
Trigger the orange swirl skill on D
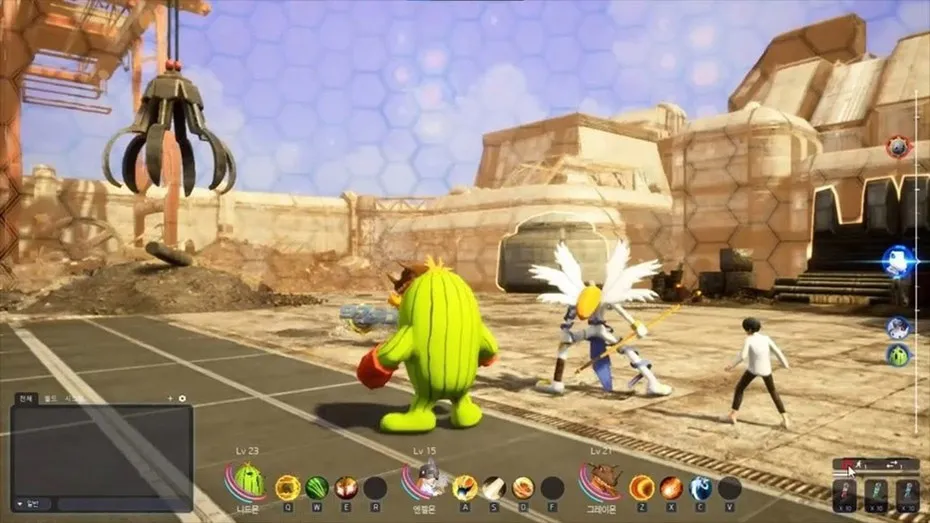(x=523, y=487)
